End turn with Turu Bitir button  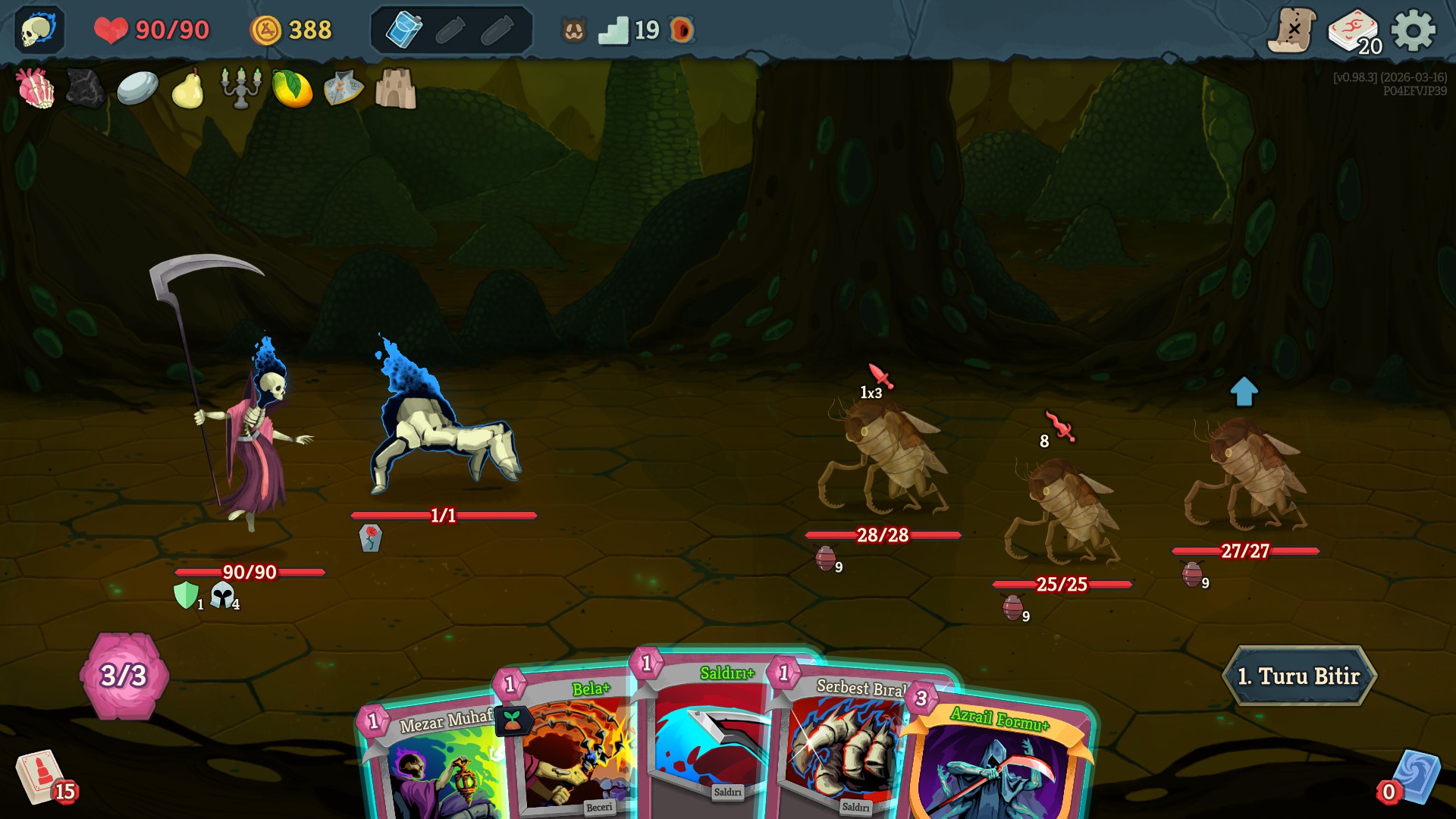point(1299,676)
